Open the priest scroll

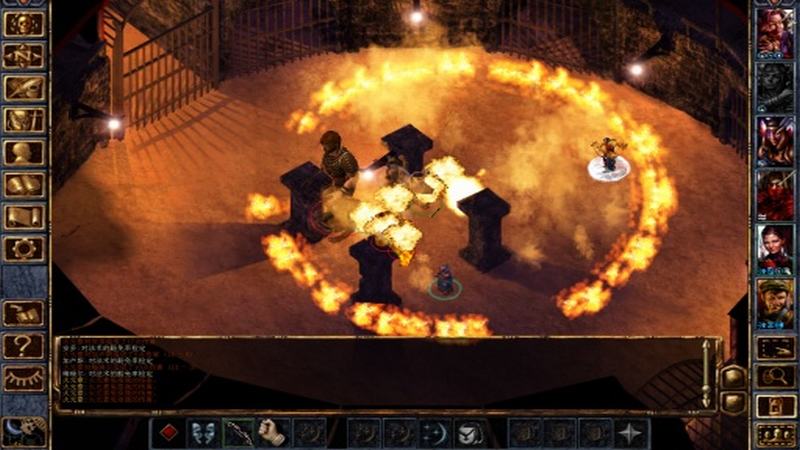click(x=23, y=216)
